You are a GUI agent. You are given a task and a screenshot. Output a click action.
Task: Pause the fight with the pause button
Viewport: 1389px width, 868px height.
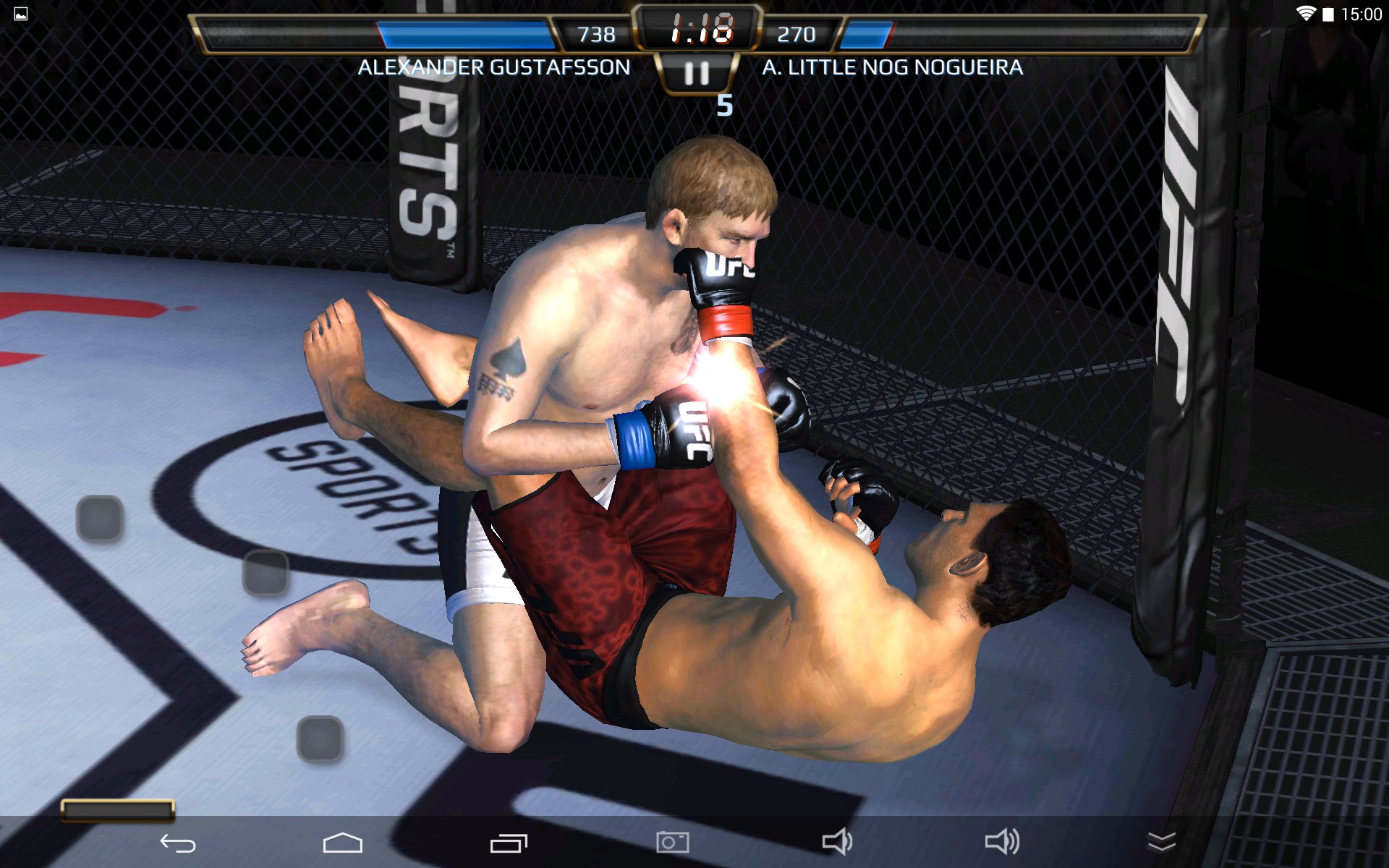[697, 73]
